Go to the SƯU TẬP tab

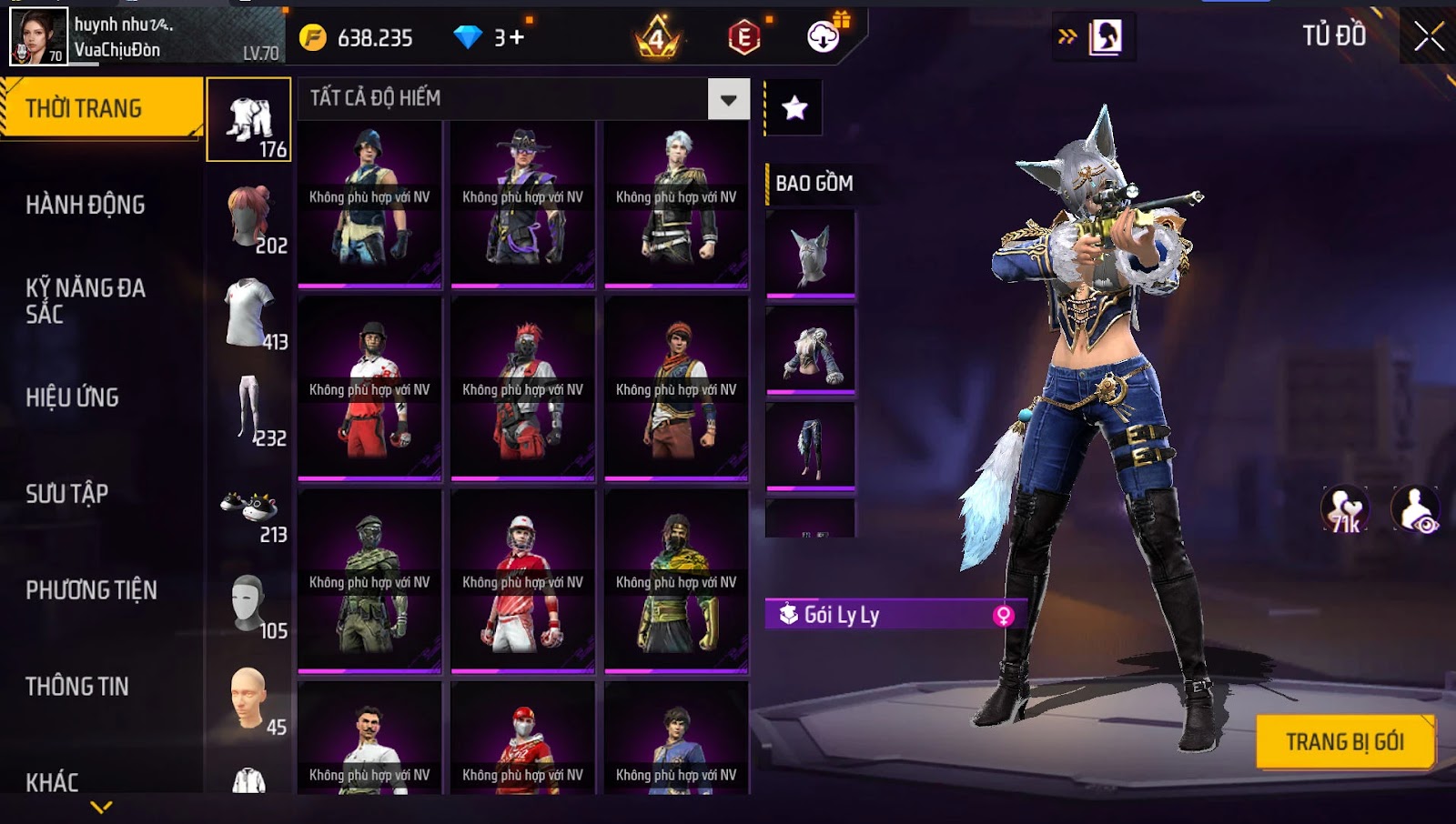click(x=67, y=494)
